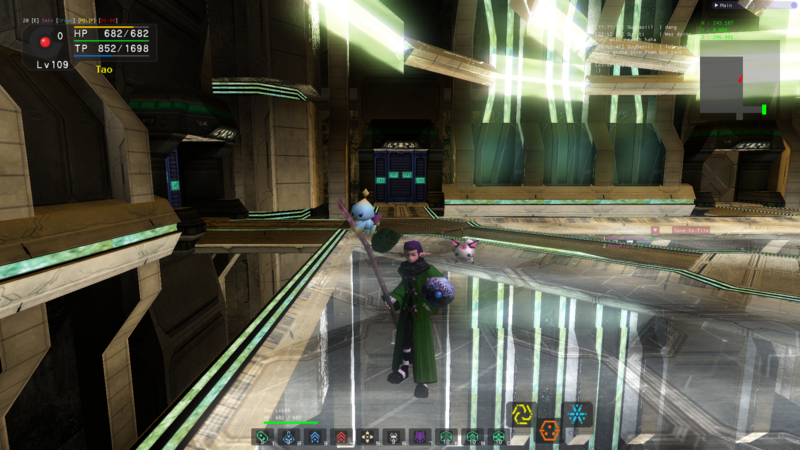Image resolution: width=800 pixels, height=450 pixels.
Task: Trigger the yellow triangular action palette icon
Action: tap(521, 414)
